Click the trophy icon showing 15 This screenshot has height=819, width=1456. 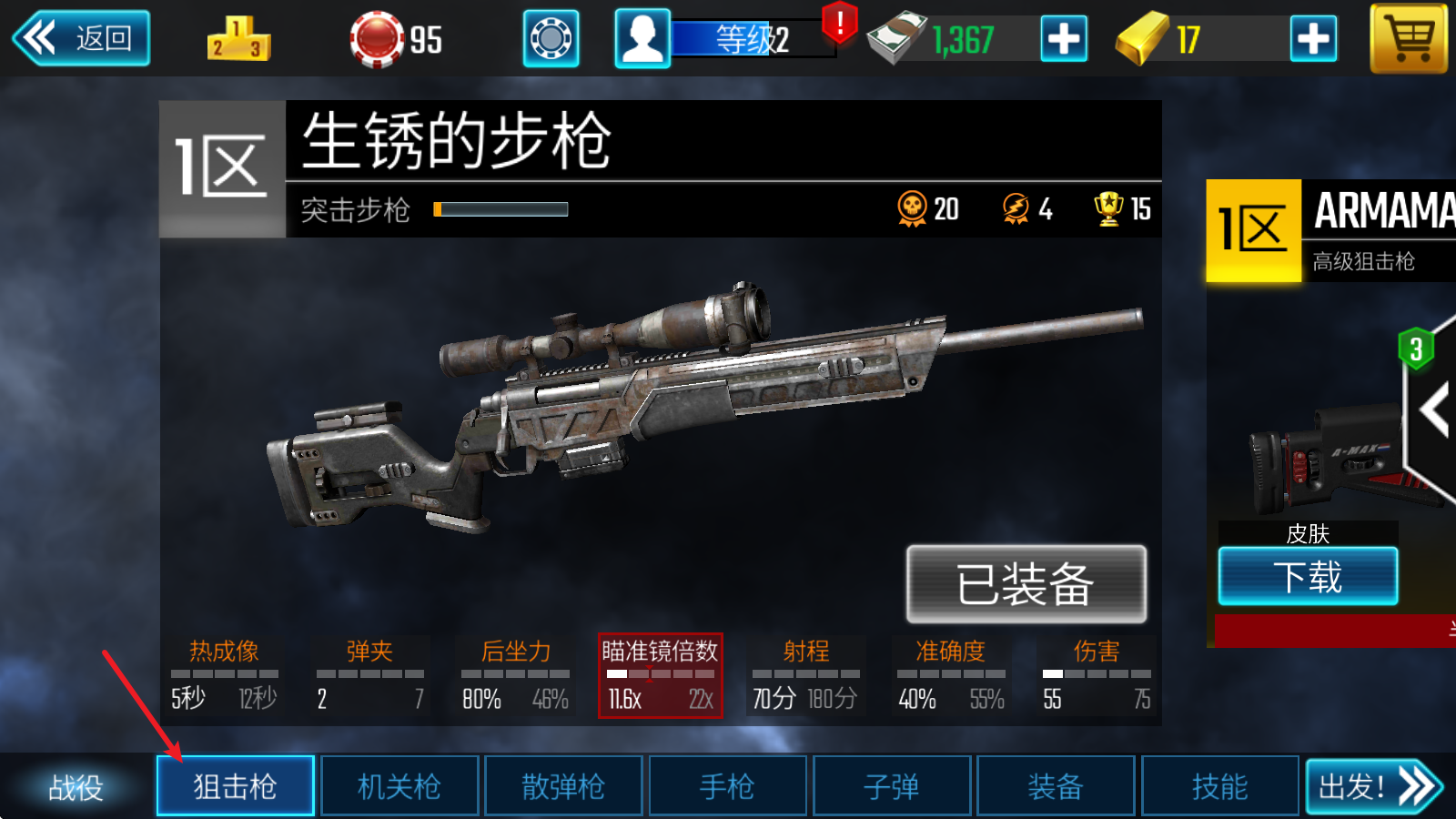point(1106,209)
